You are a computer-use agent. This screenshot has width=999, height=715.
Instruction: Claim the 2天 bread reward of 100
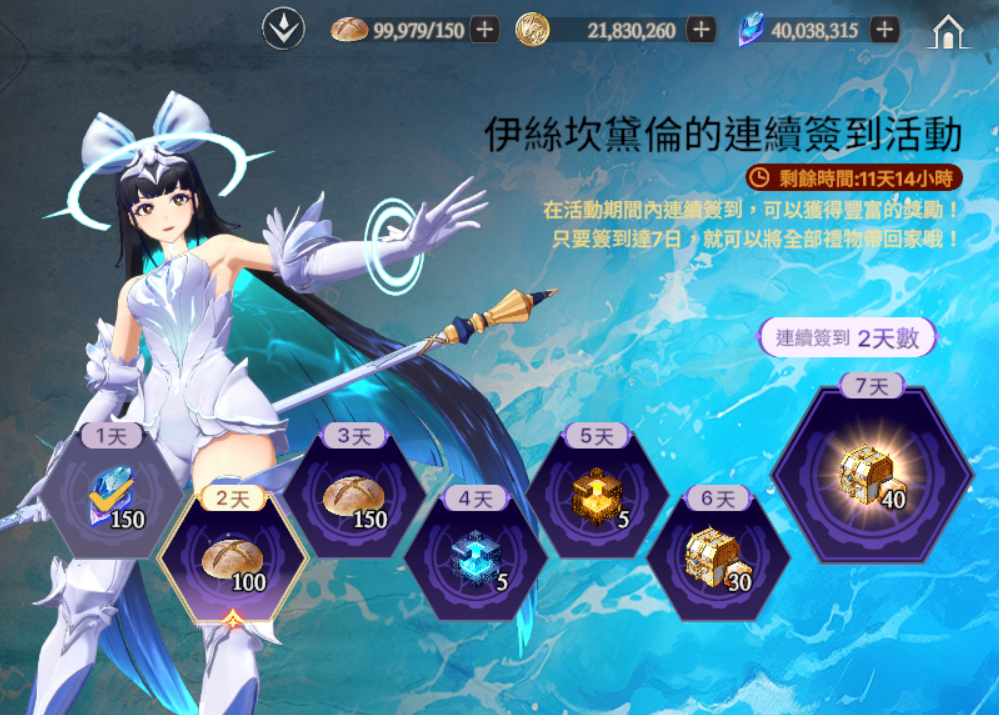232,560
